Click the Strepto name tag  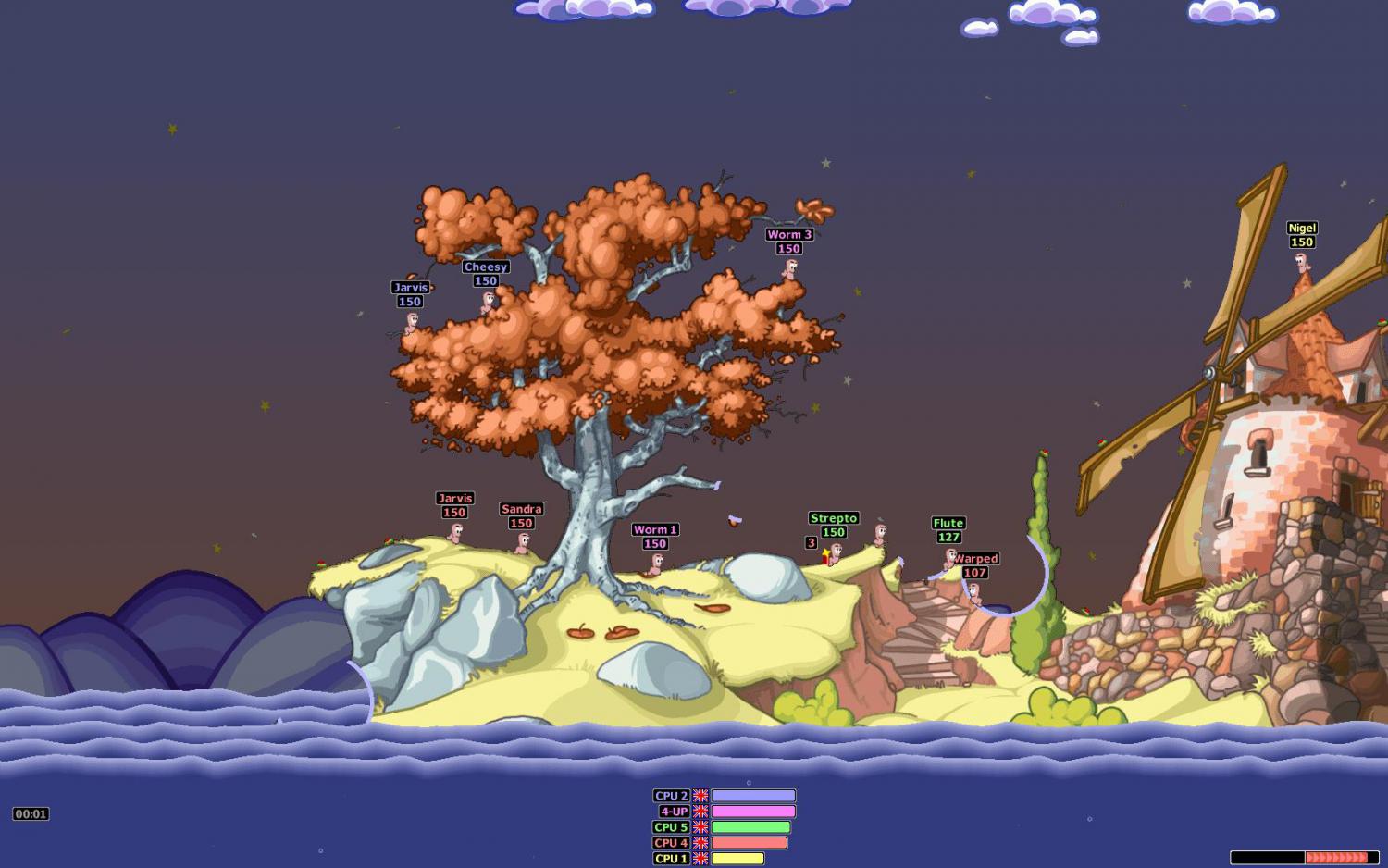click(x=832, y=517)
